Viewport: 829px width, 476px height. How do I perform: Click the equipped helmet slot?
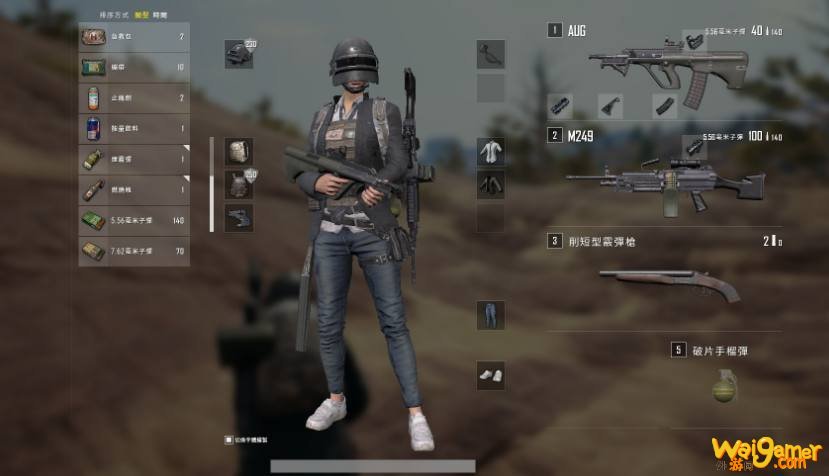point(238,55)
